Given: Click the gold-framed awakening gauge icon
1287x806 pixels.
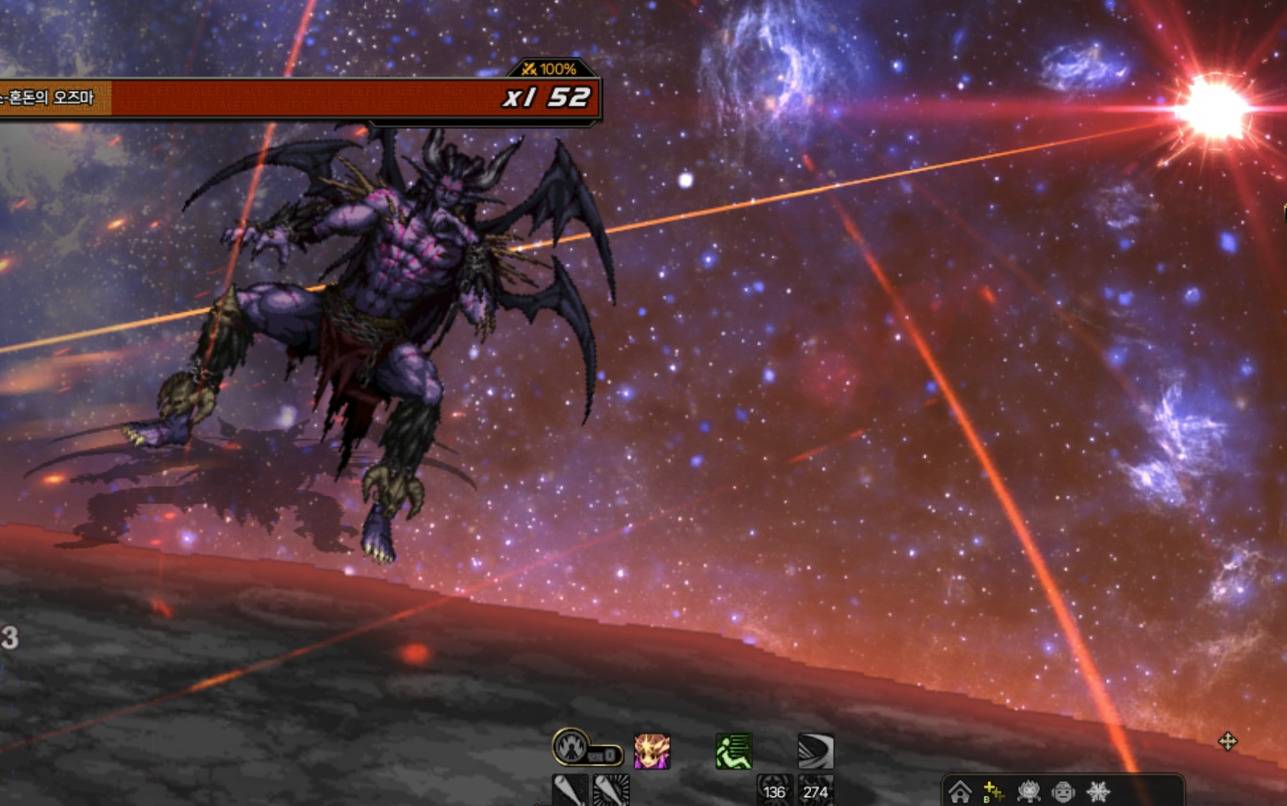Looking at the screenshot, I should click(572, 748).
